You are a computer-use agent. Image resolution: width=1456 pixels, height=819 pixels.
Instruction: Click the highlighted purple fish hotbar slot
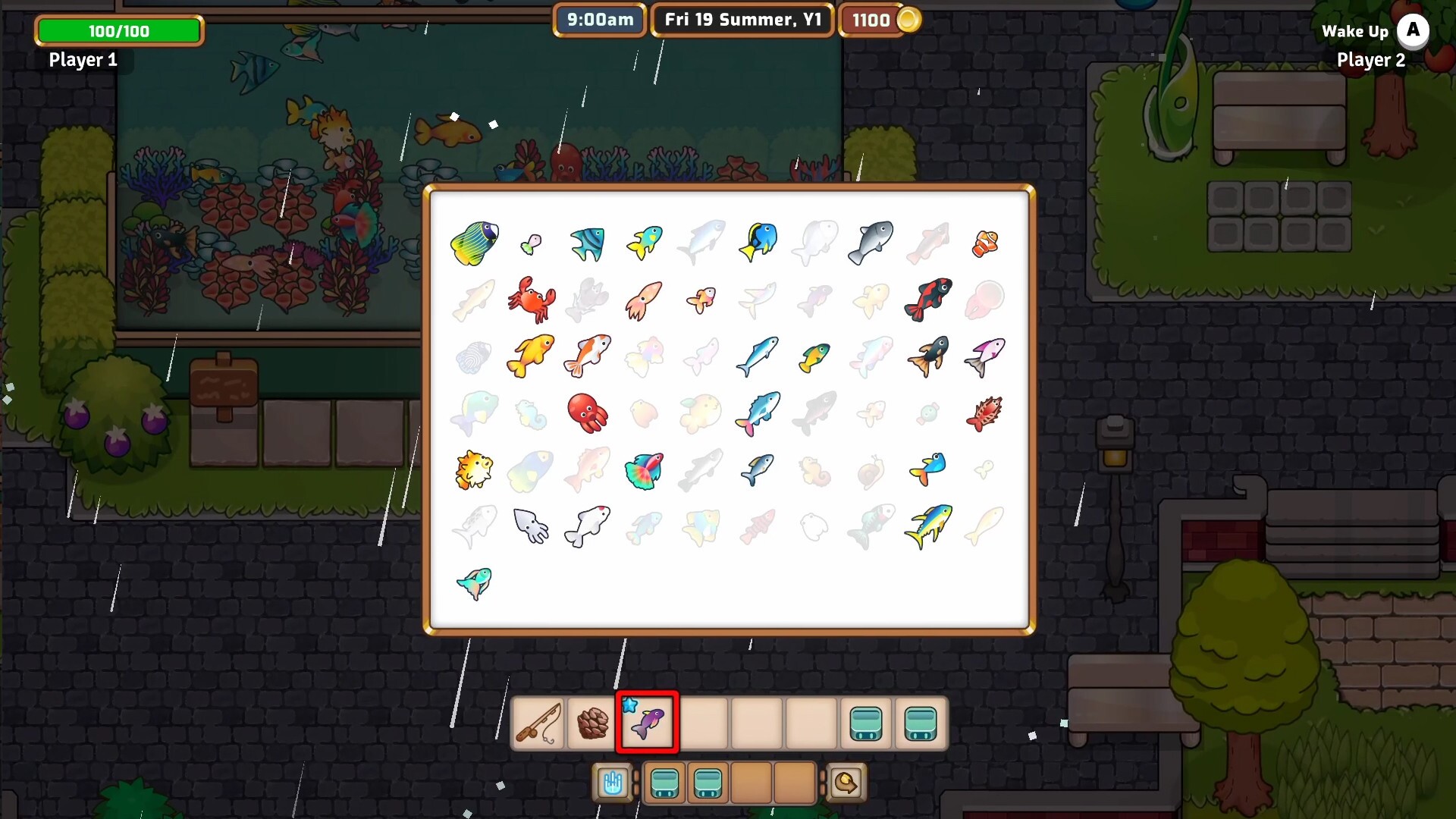pos(647,723)
